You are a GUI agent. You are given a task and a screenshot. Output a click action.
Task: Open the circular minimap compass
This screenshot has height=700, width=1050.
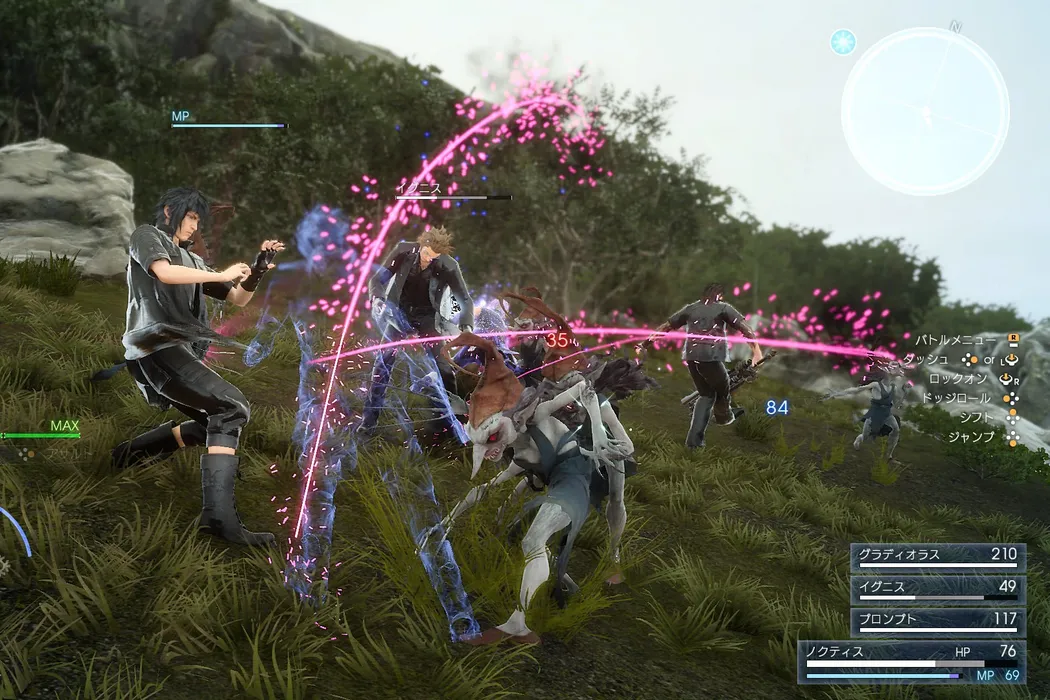coord(925,111)
